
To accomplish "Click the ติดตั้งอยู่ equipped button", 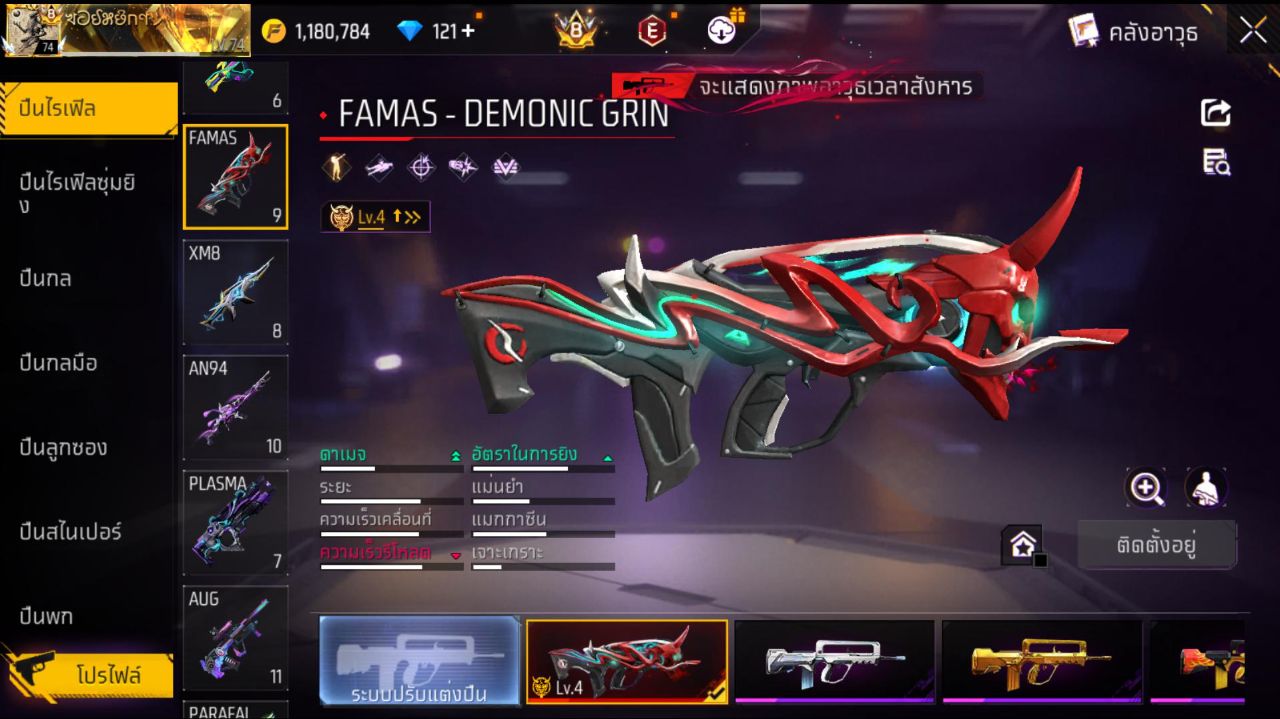I will pos(1157,546).
